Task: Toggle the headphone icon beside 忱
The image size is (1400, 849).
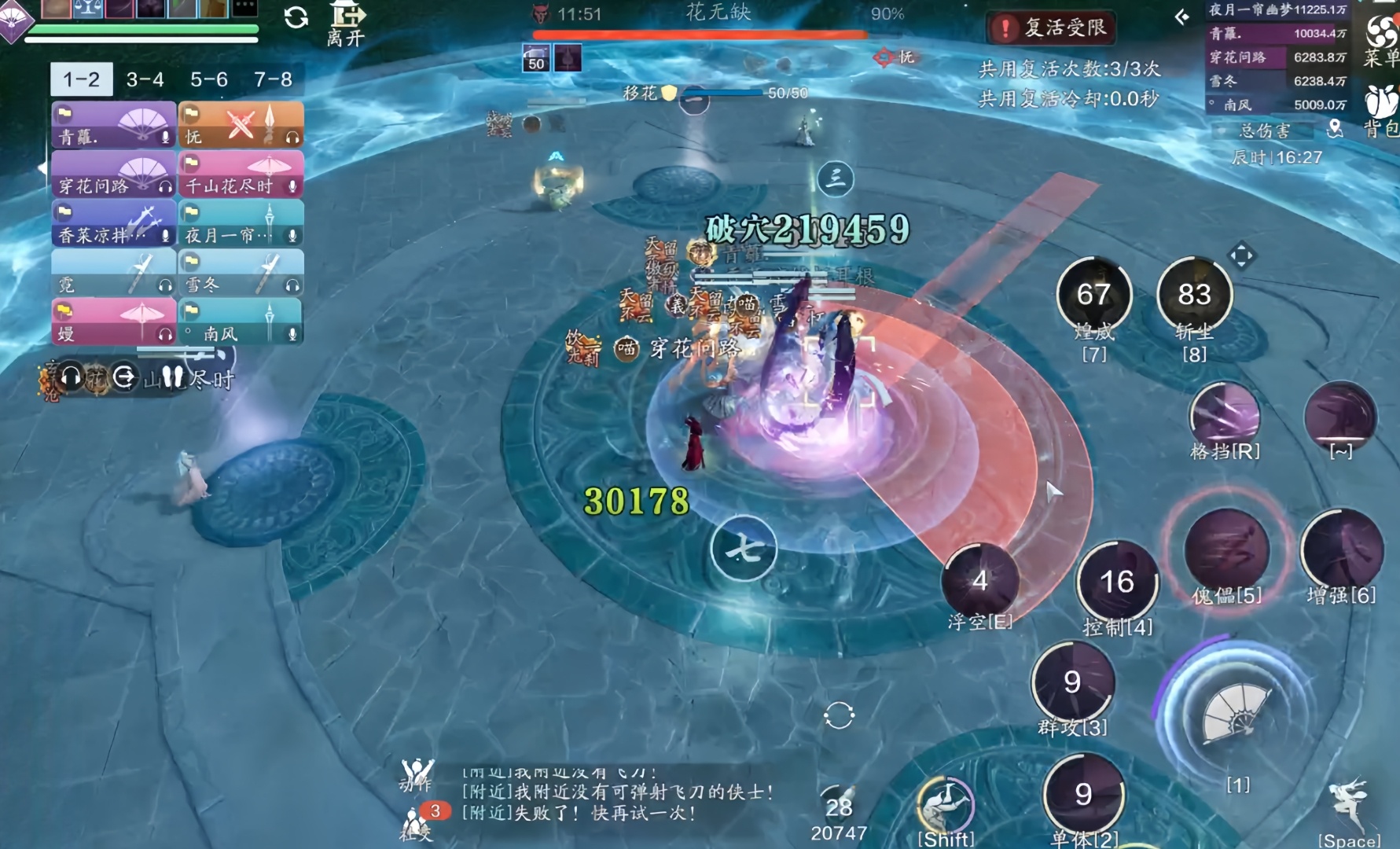Action: point(293,138)
